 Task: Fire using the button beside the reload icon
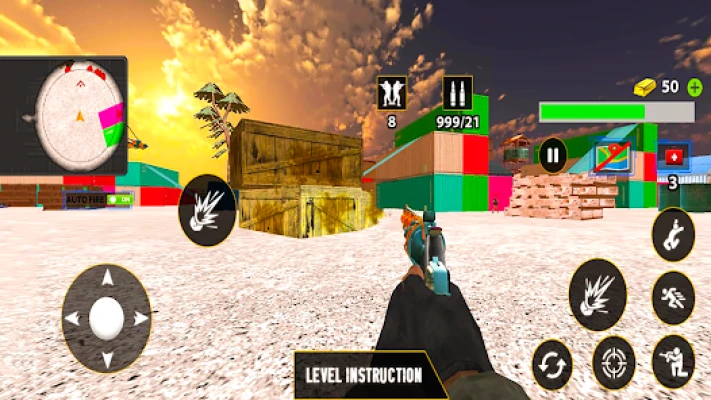pyautogui.click(x=597, y=295)
